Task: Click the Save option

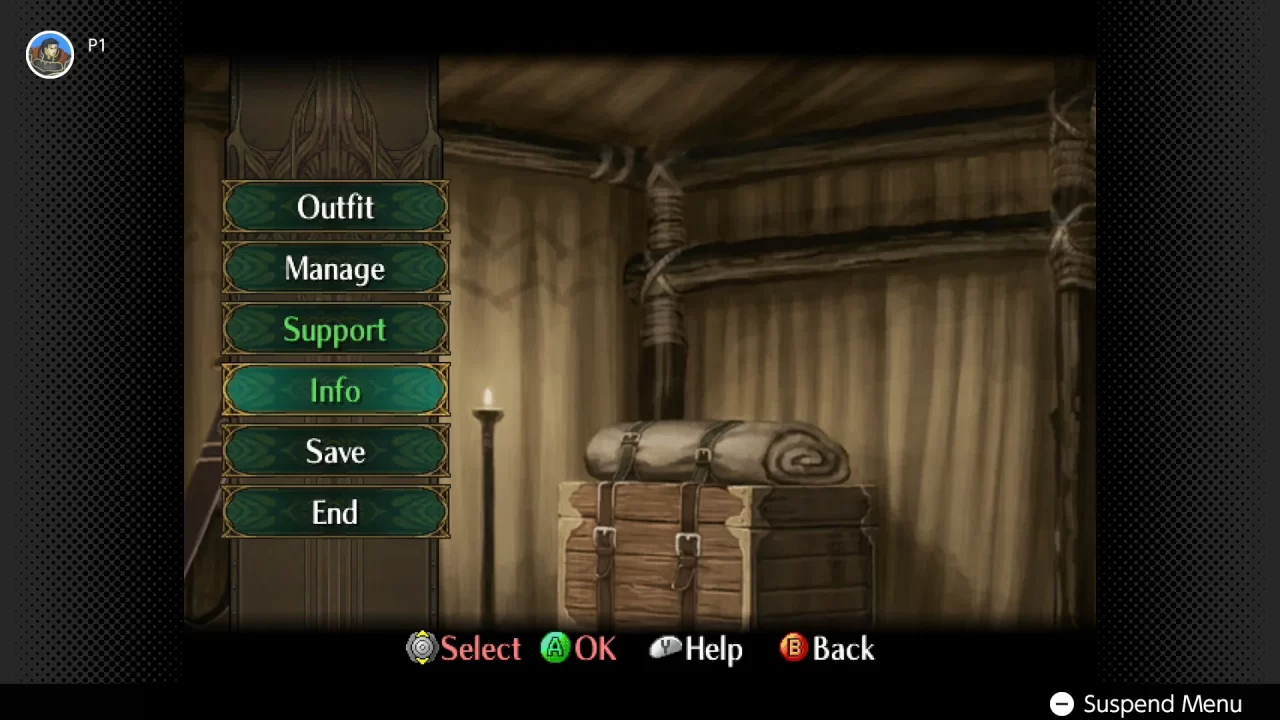Action: (335, 452)
